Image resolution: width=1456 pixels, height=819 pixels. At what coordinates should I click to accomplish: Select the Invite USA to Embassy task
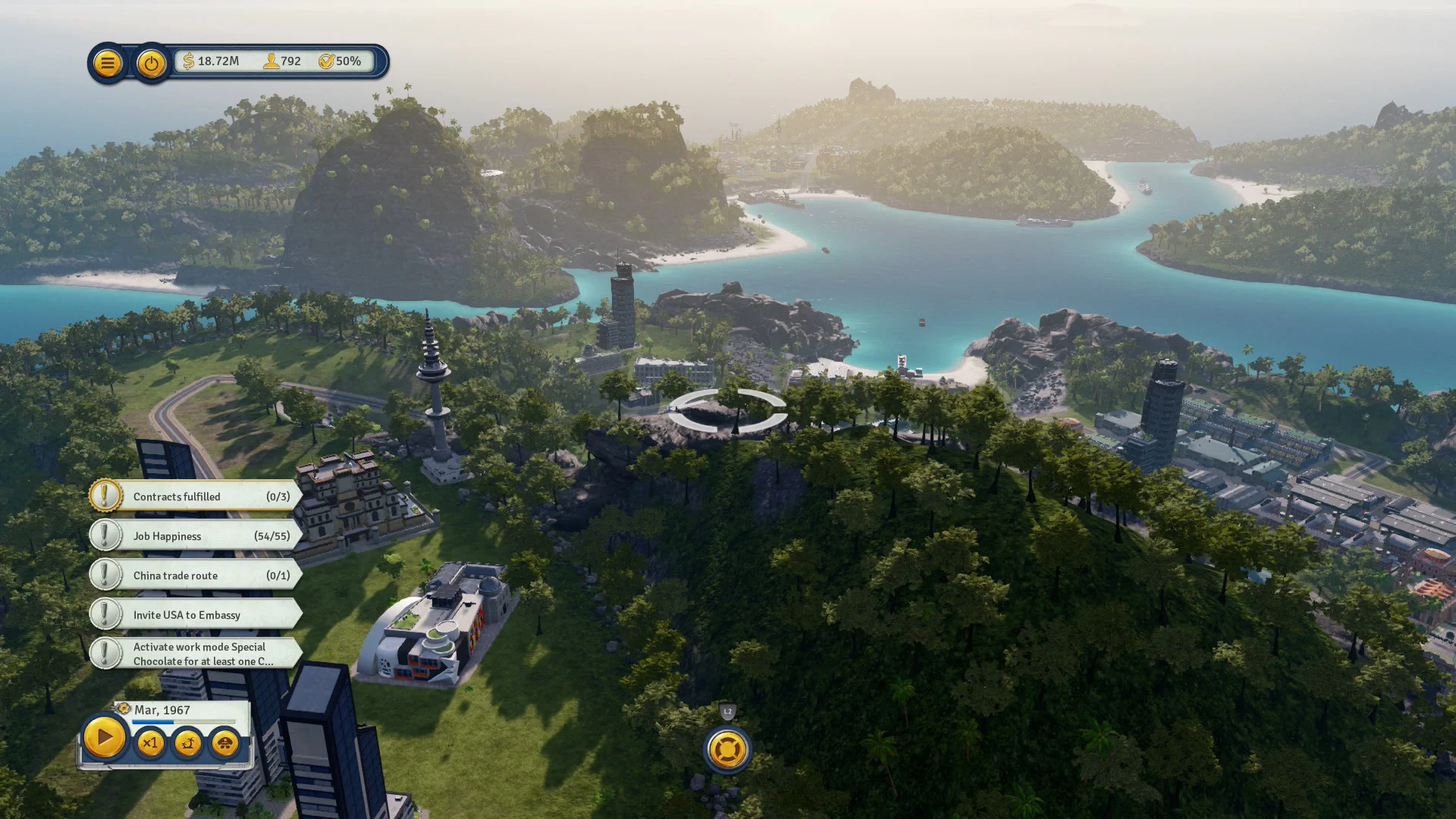pyautogui.click(x=201, y=615)
